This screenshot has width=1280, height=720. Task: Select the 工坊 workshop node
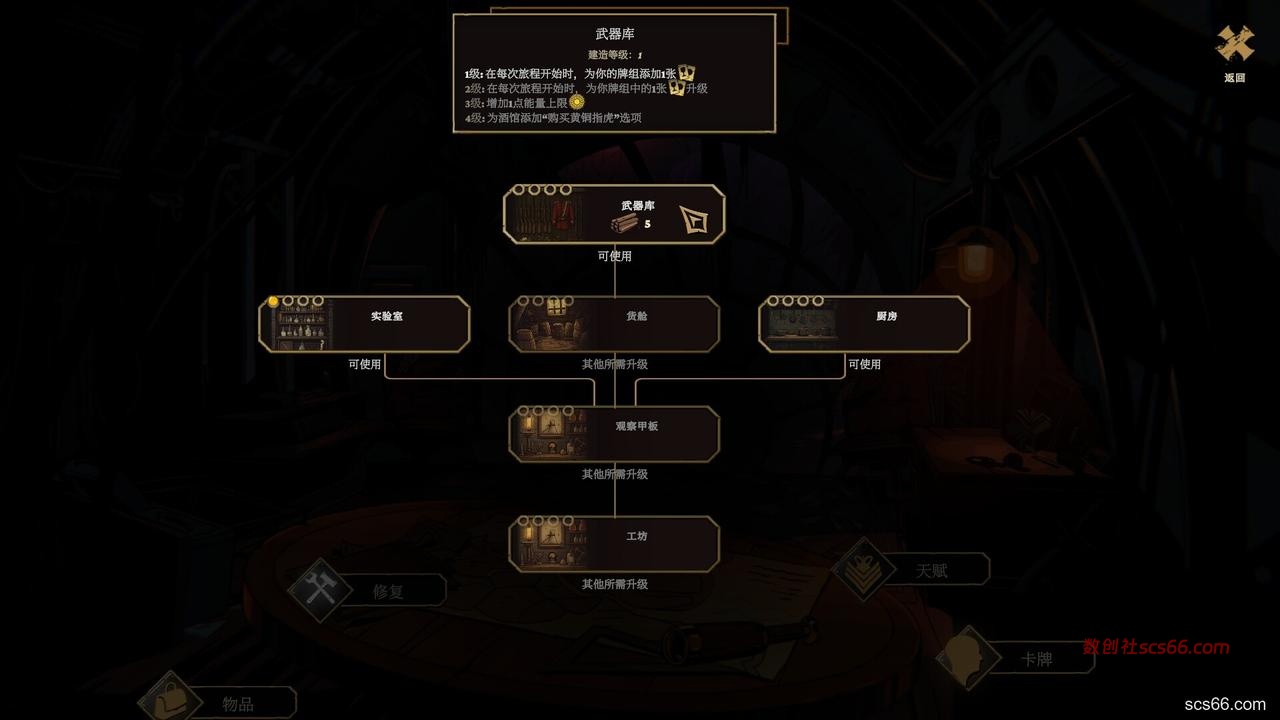(x=614, y=544)
